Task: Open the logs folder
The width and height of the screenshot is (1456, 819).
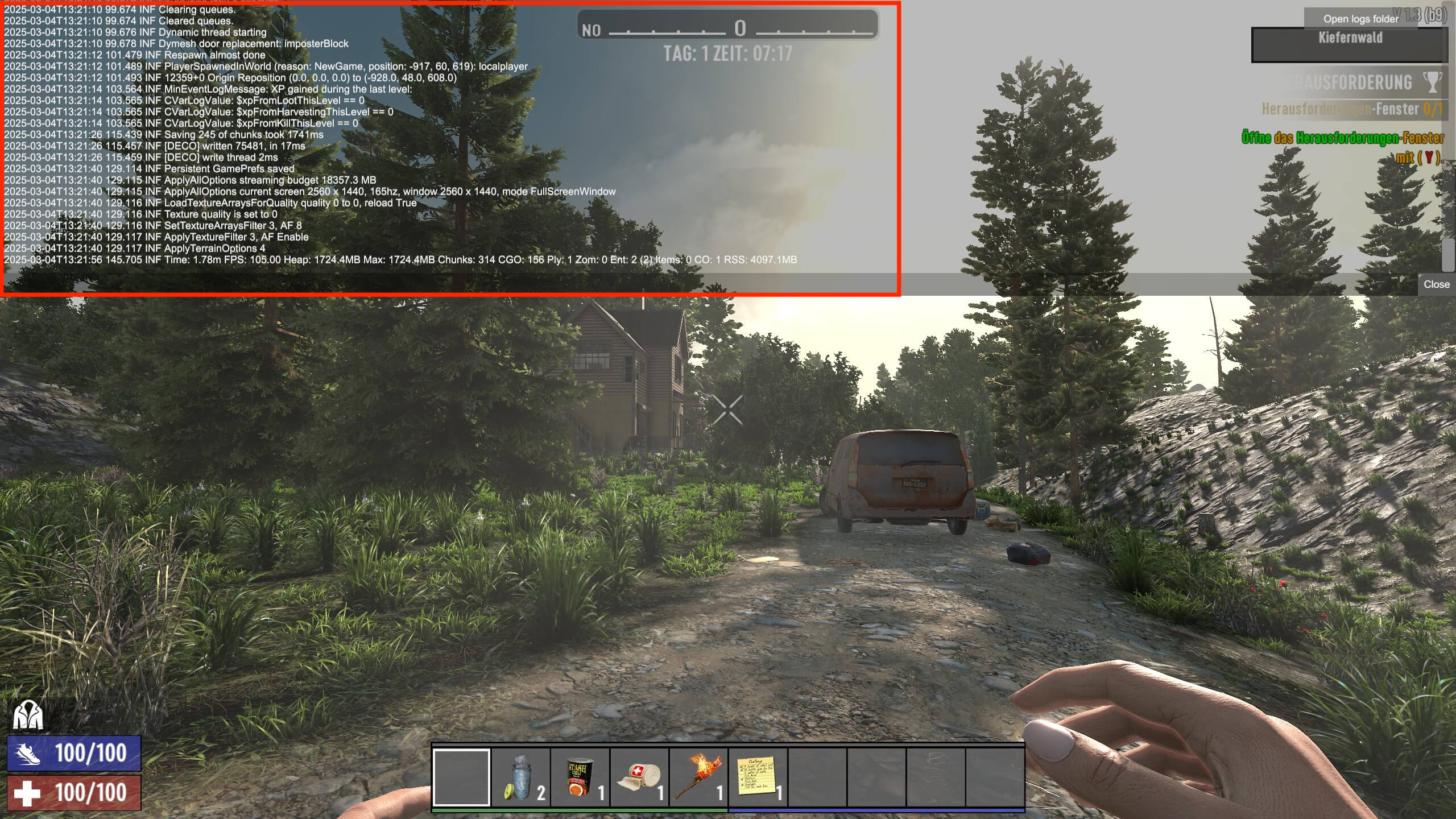Action: (x=1360, y=19)
